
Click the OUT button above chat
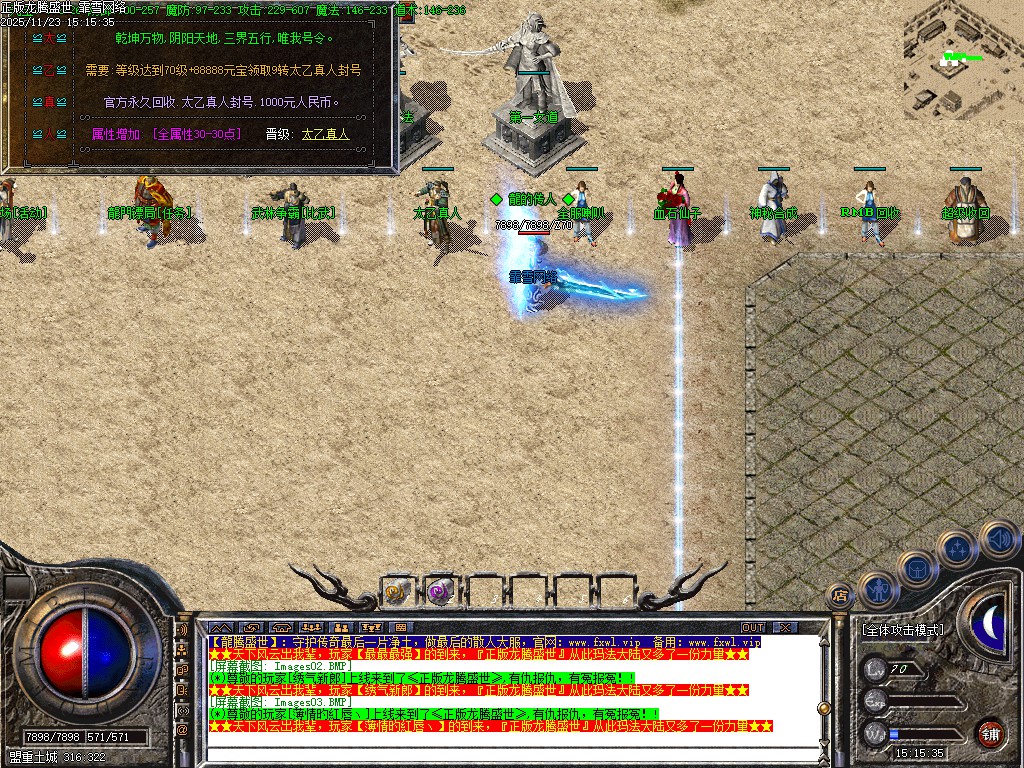[x=752, y=628]
